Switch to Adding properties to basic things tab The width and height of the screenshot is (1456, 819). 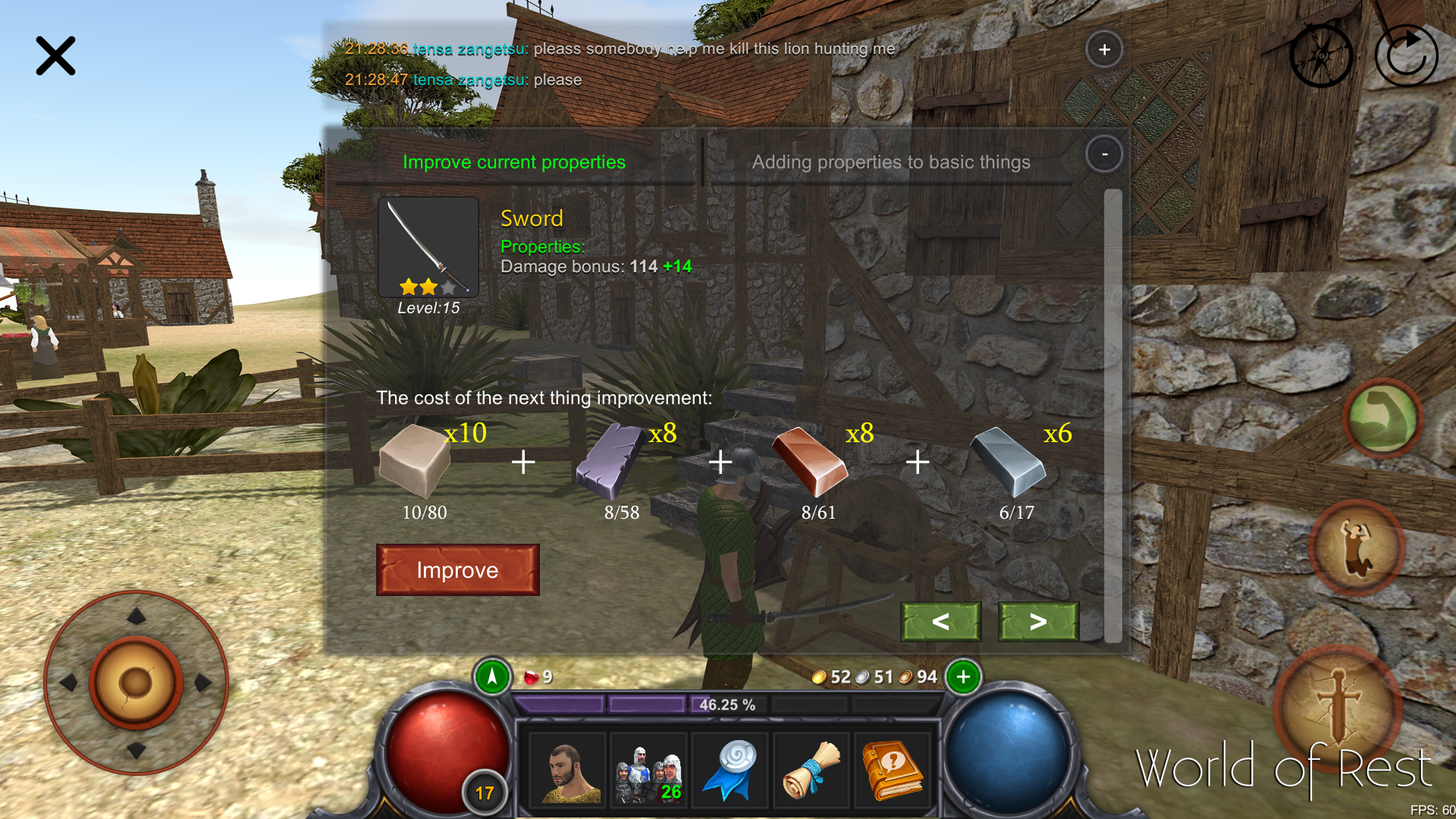(x=890, y=162)
